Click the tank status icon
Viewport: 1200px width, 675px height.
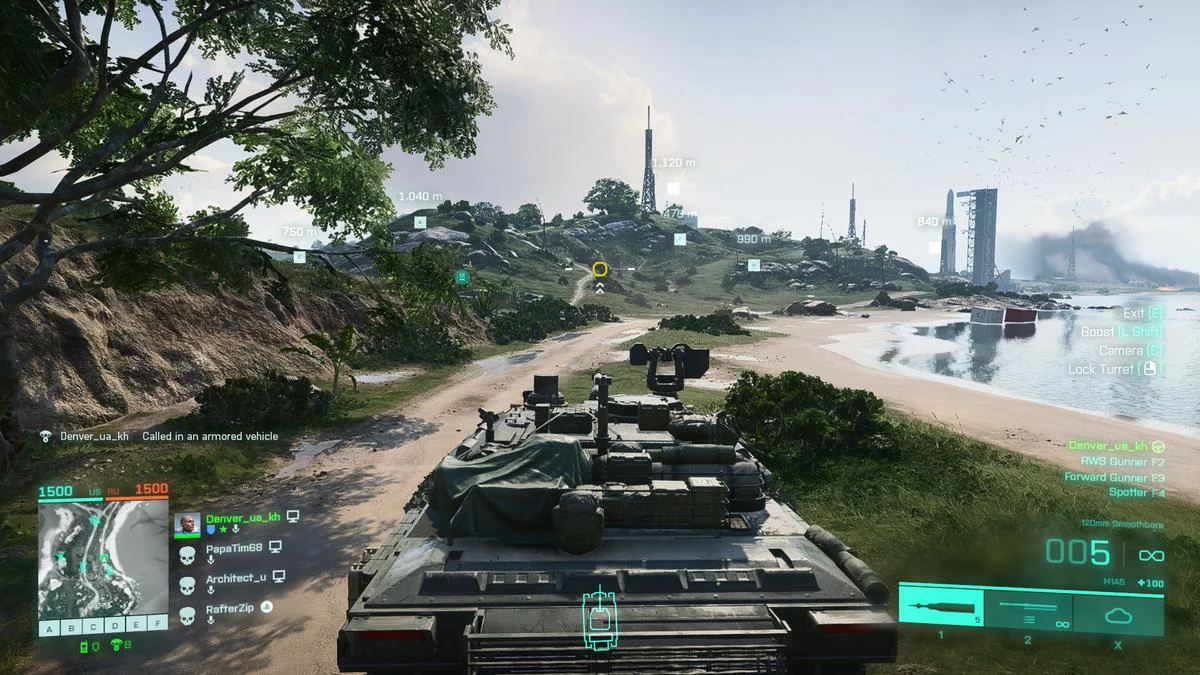[600, 618]
